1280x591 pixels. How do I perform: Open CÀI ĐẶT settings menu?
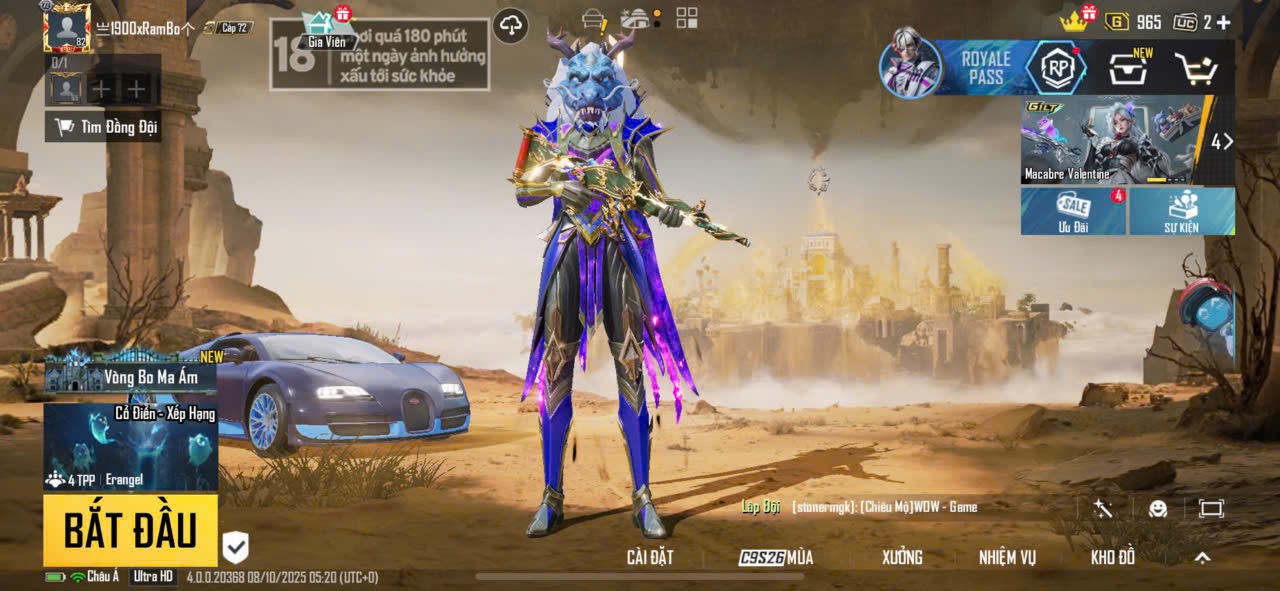coord(650,558)
